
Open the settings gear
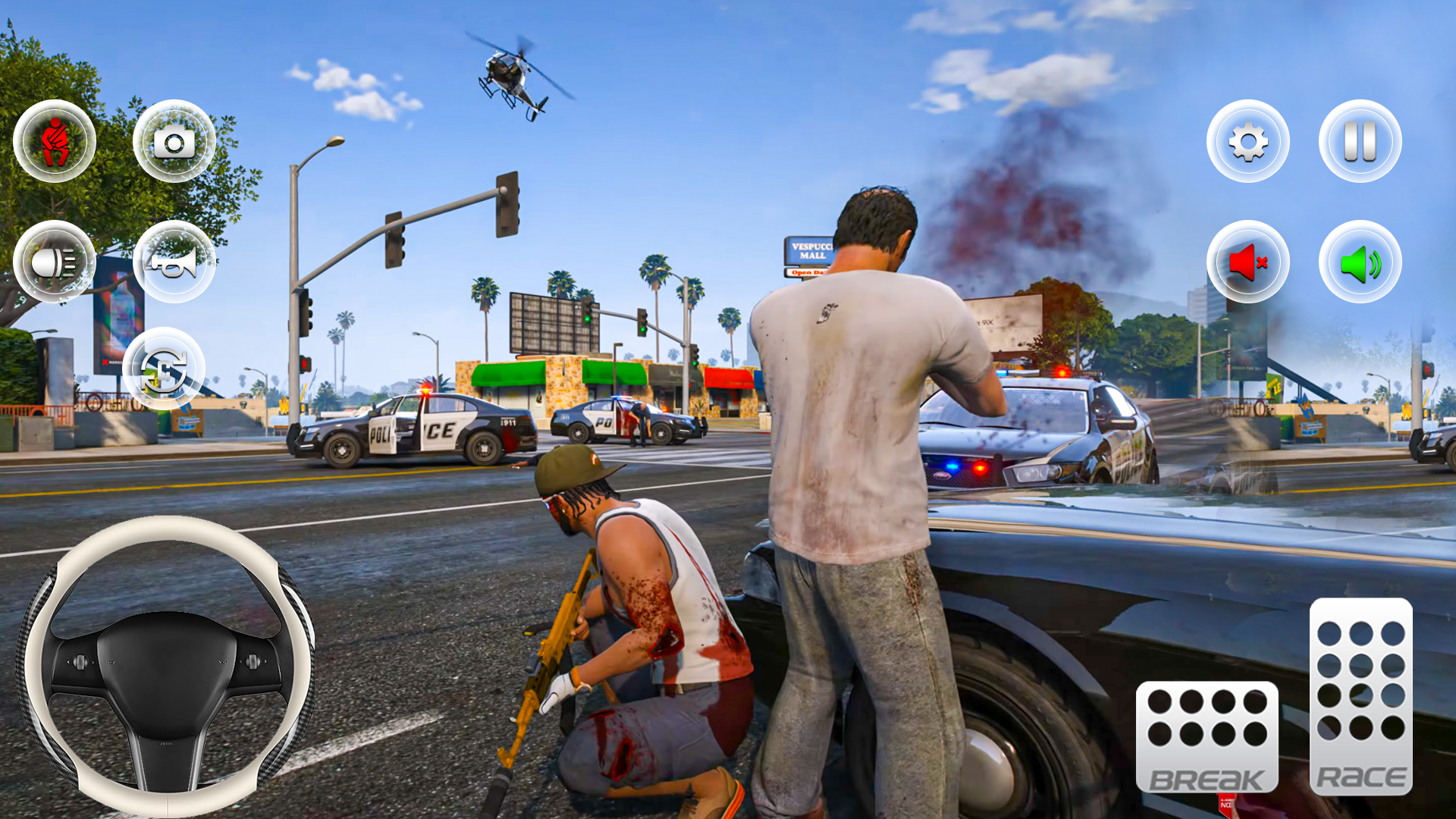point(1248,143)
